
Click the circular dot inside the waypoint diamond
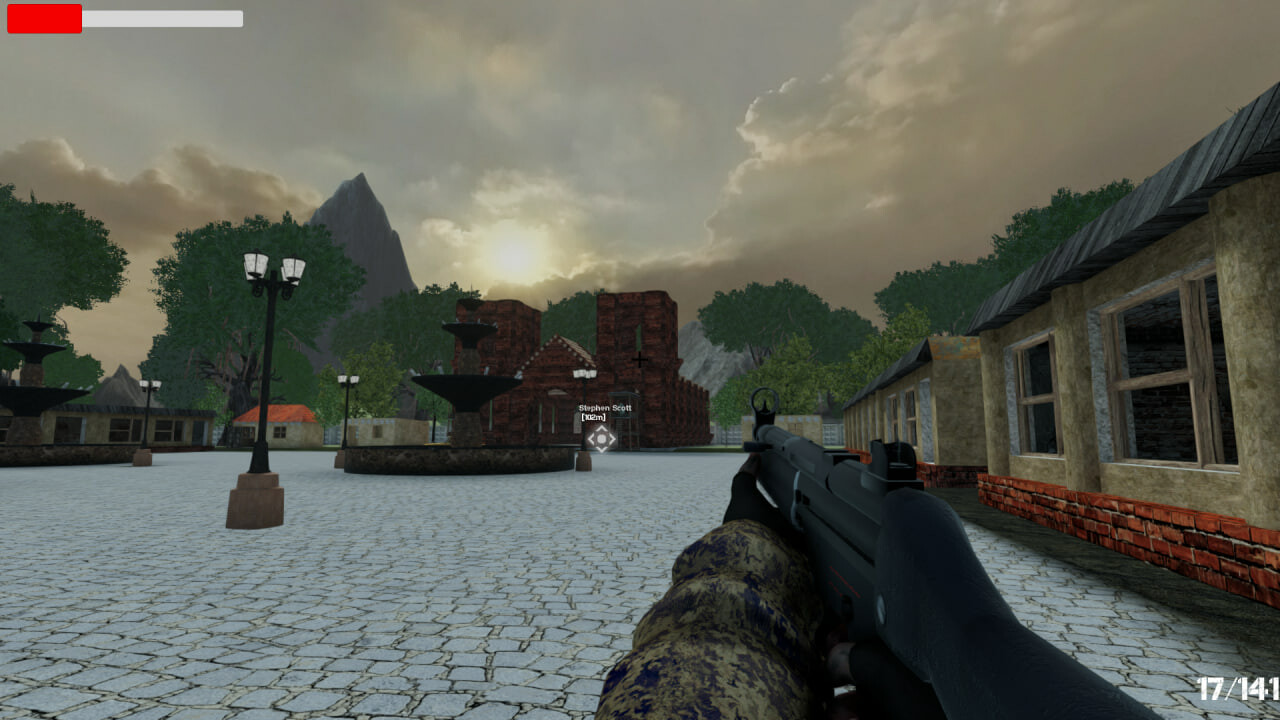tap(601, 438)
